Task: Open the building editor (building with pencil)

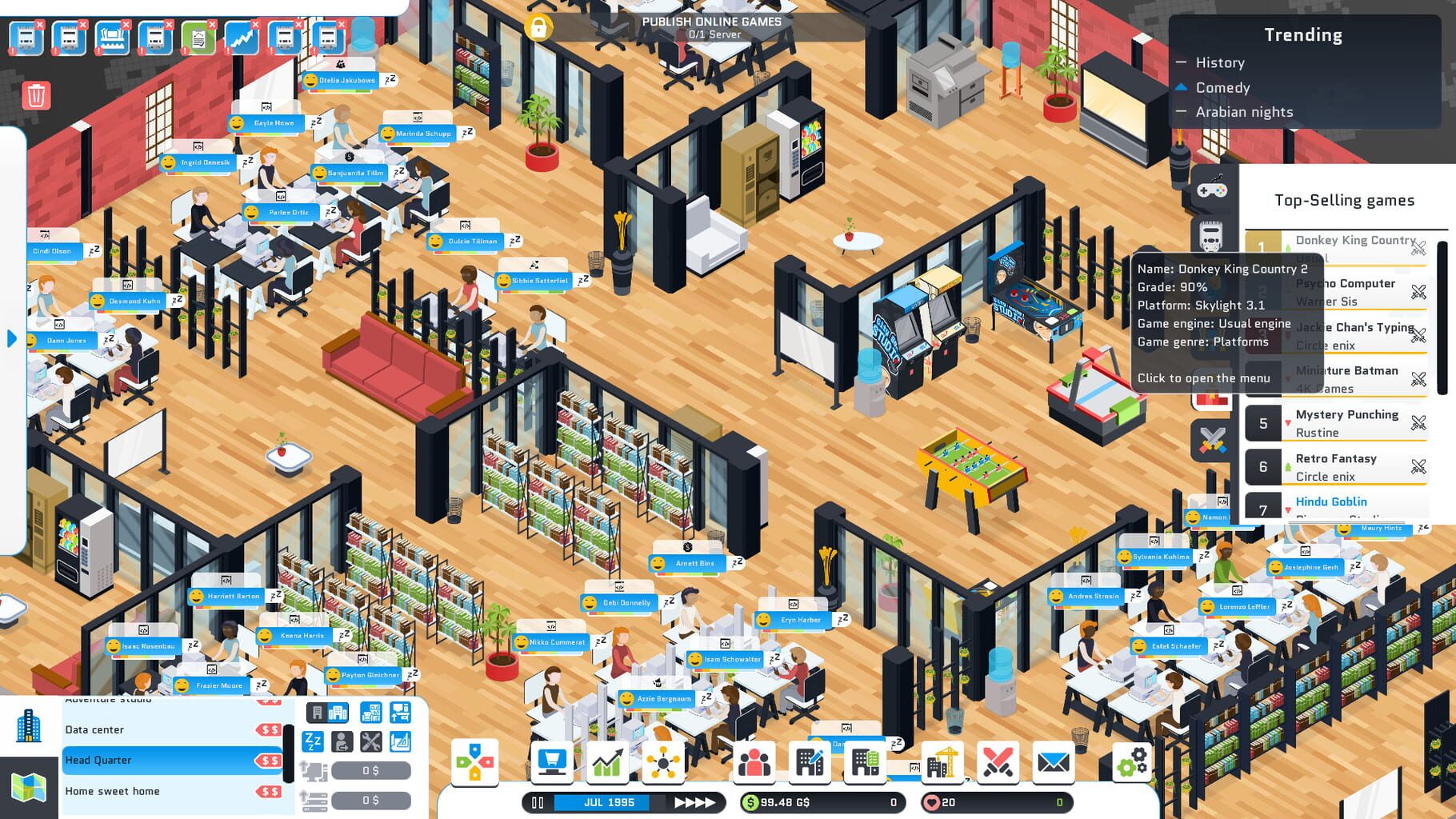Action: tap(810, 762)
